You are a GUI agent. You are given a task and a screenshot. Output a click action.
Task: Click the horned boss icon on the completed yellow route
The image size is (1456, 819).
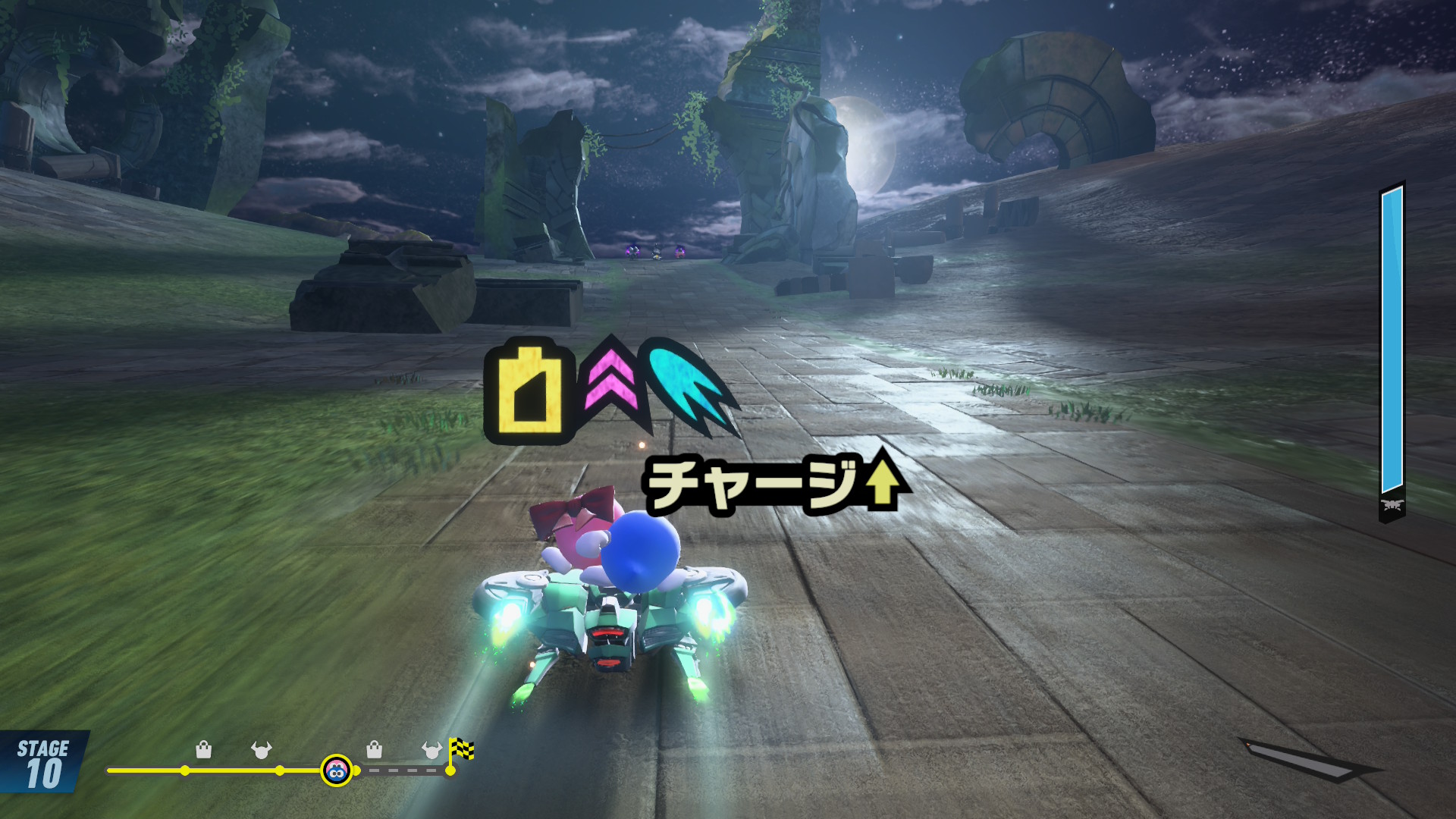261,750
